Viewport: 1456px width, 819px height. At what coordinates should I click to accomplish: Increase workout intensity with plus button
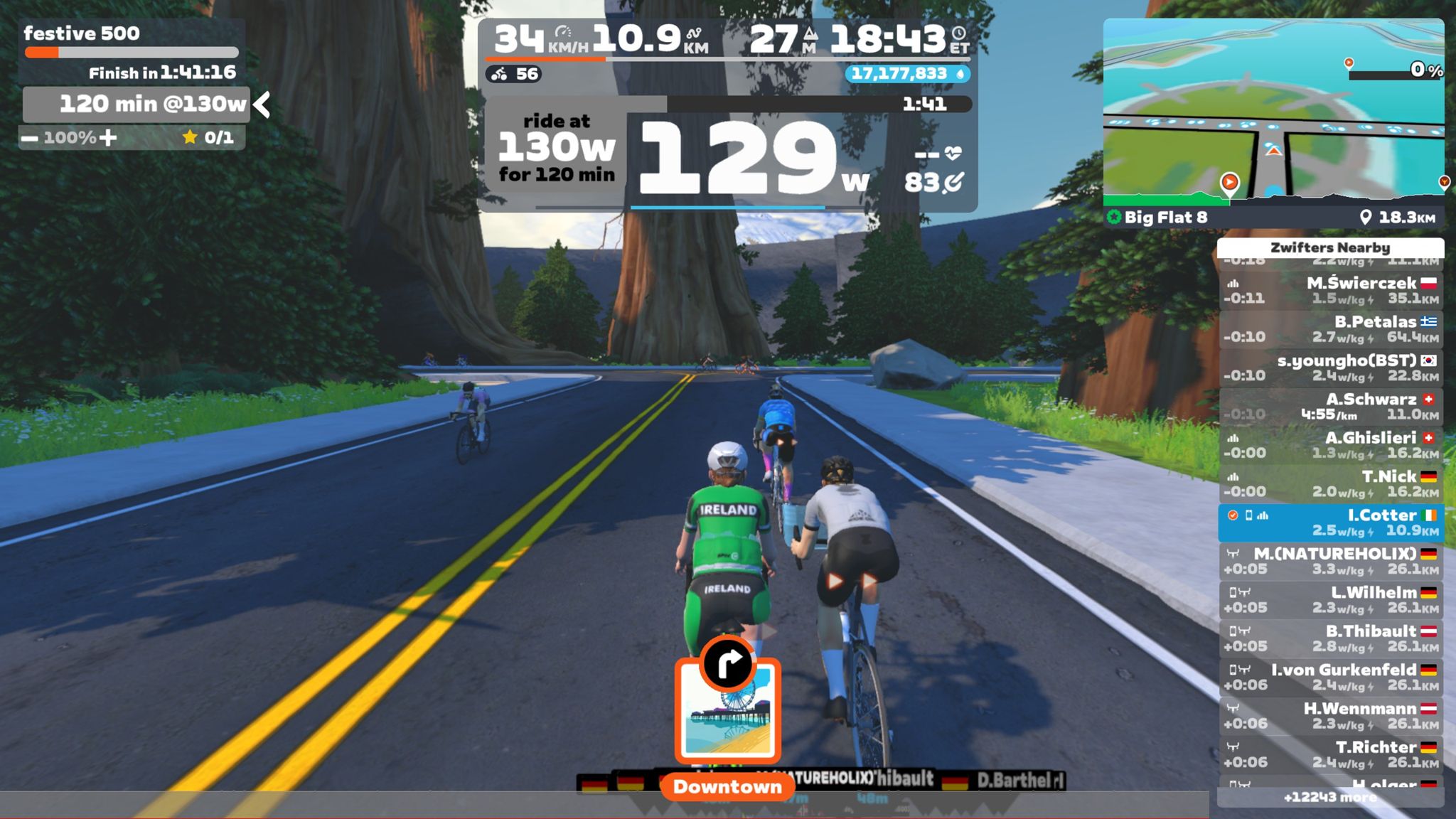tap(108, 137)
